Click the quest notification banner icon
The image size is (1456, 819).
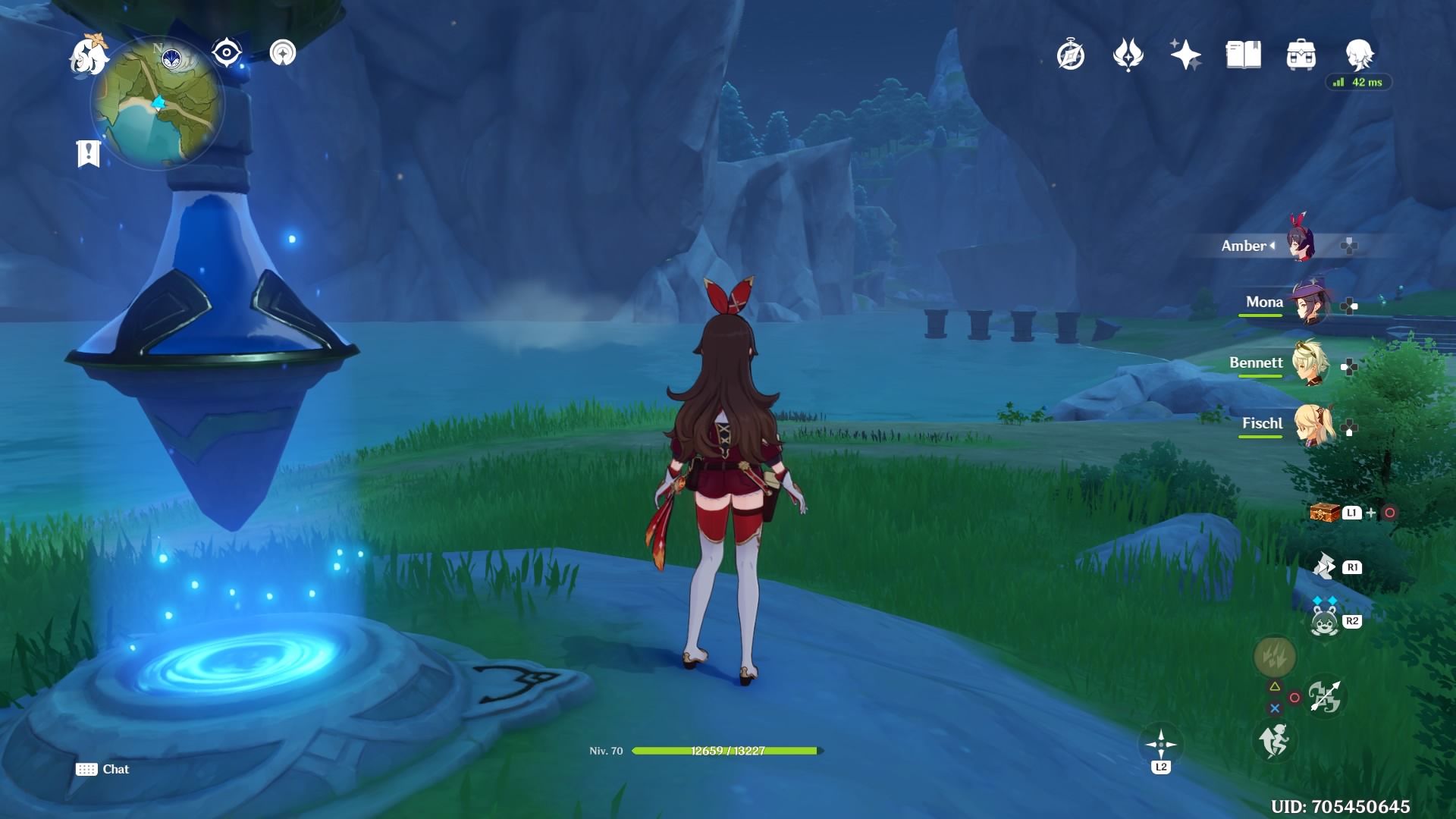[89, 153]
